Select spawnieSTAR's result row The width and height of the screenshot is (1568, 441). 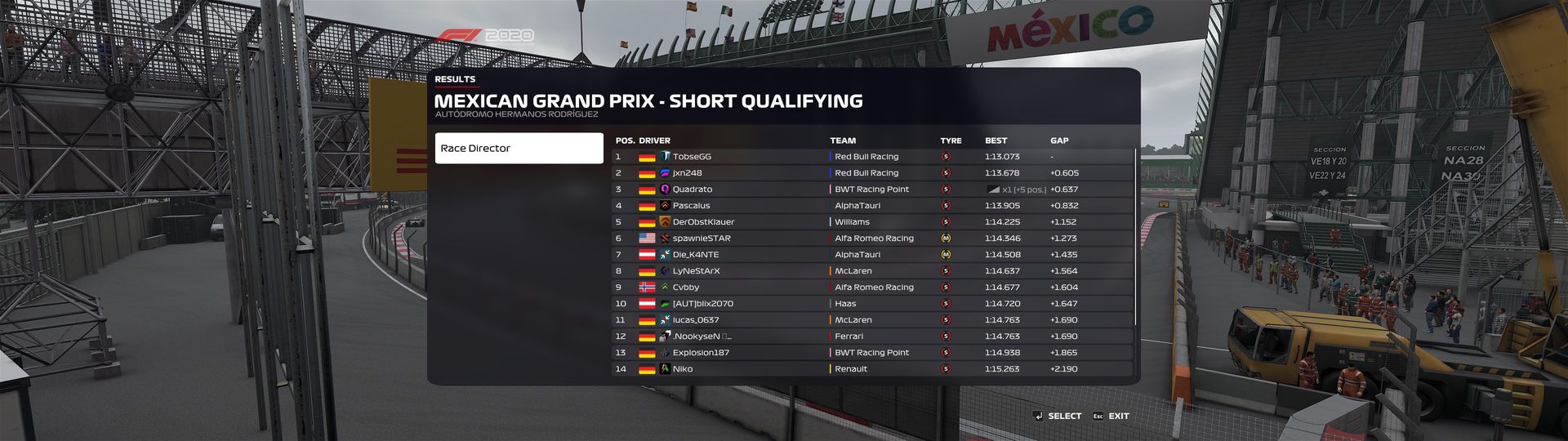coord(871,238)
